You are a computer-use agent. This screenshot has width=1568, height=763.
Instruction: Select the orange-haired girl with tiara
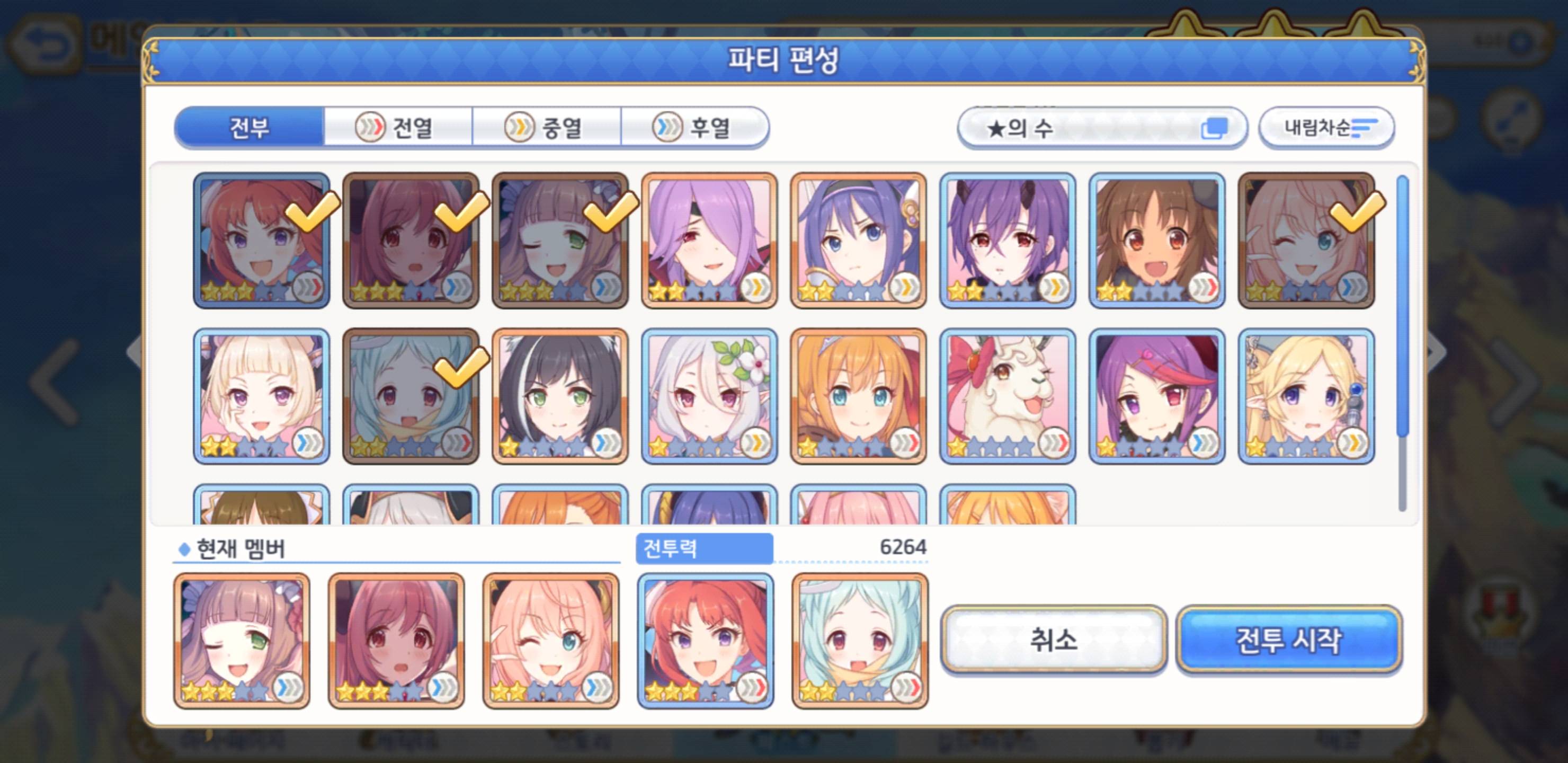[858, 396]
